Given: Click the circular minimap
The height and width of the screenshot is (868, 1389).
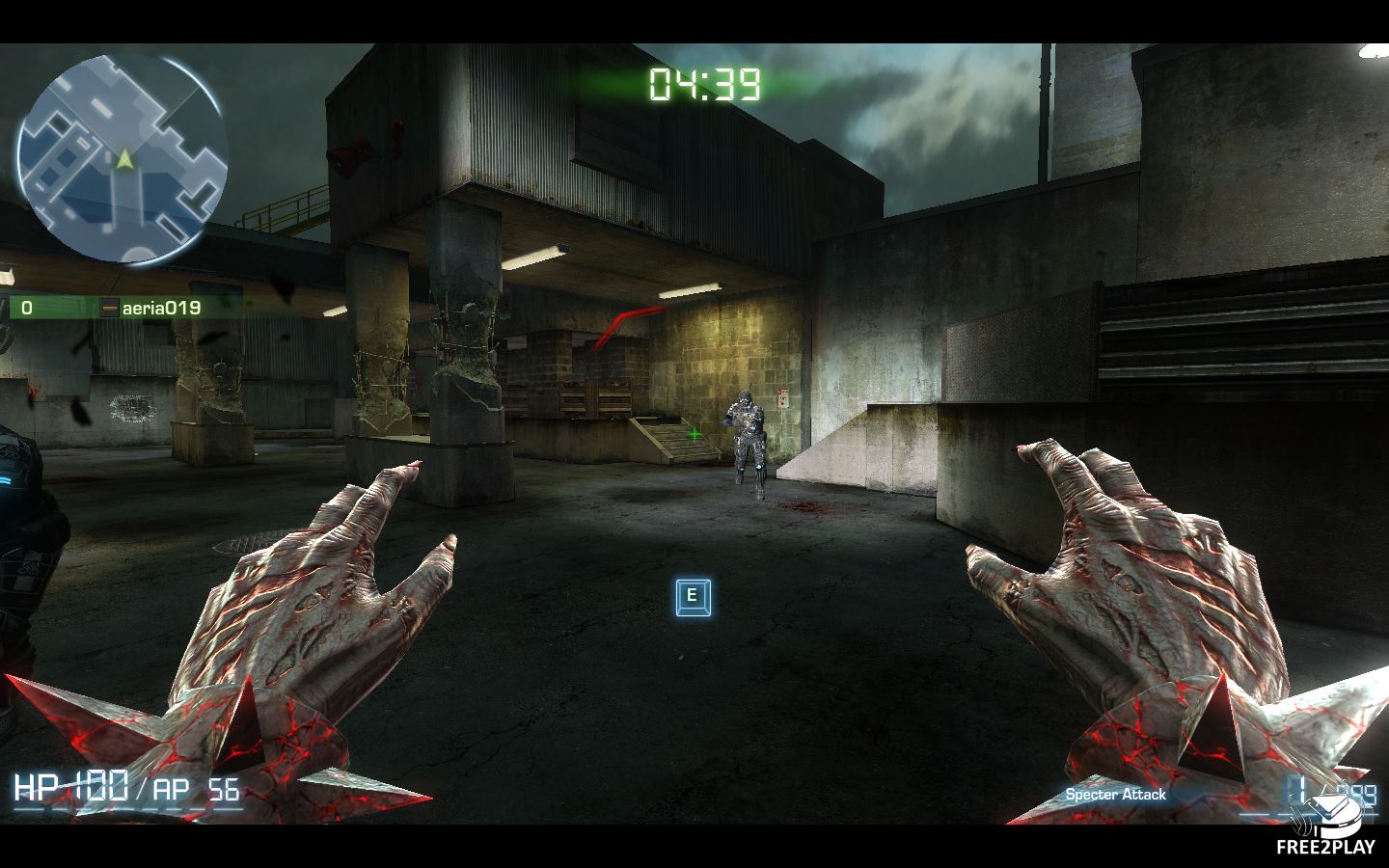Looking at the screenshot, I should [121, 159].
